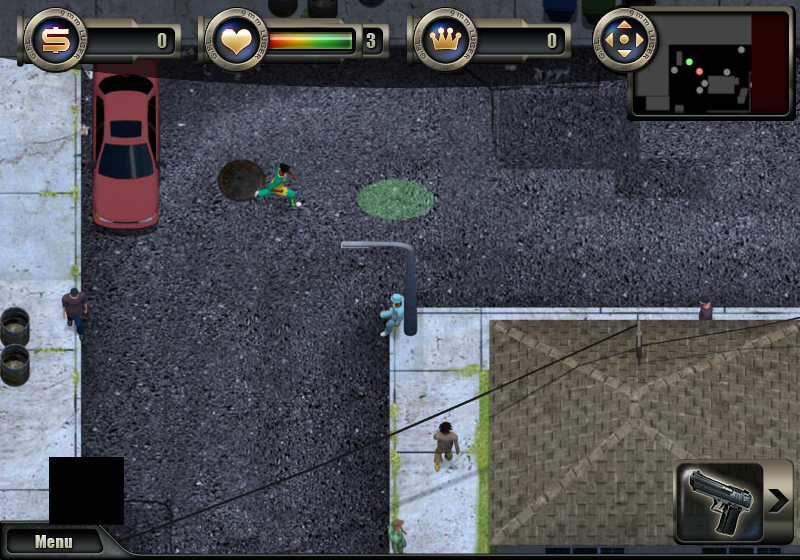Click the heart health icon
Image resolution: width=800 pixels, height=560 pixels.
click(x=237, y=41)
